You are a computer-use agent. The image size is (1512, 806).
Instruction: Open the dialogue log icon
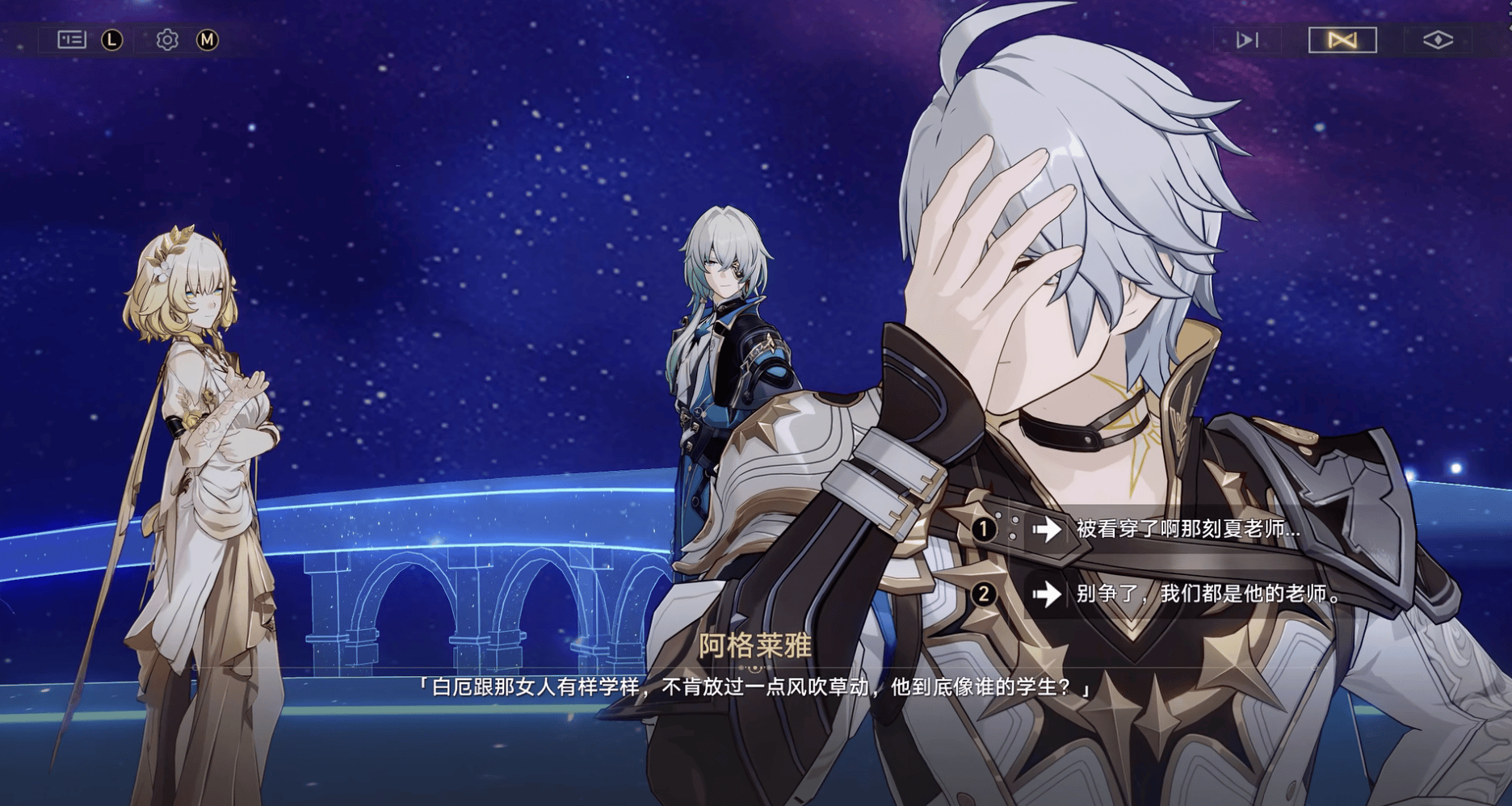(72, 40)
